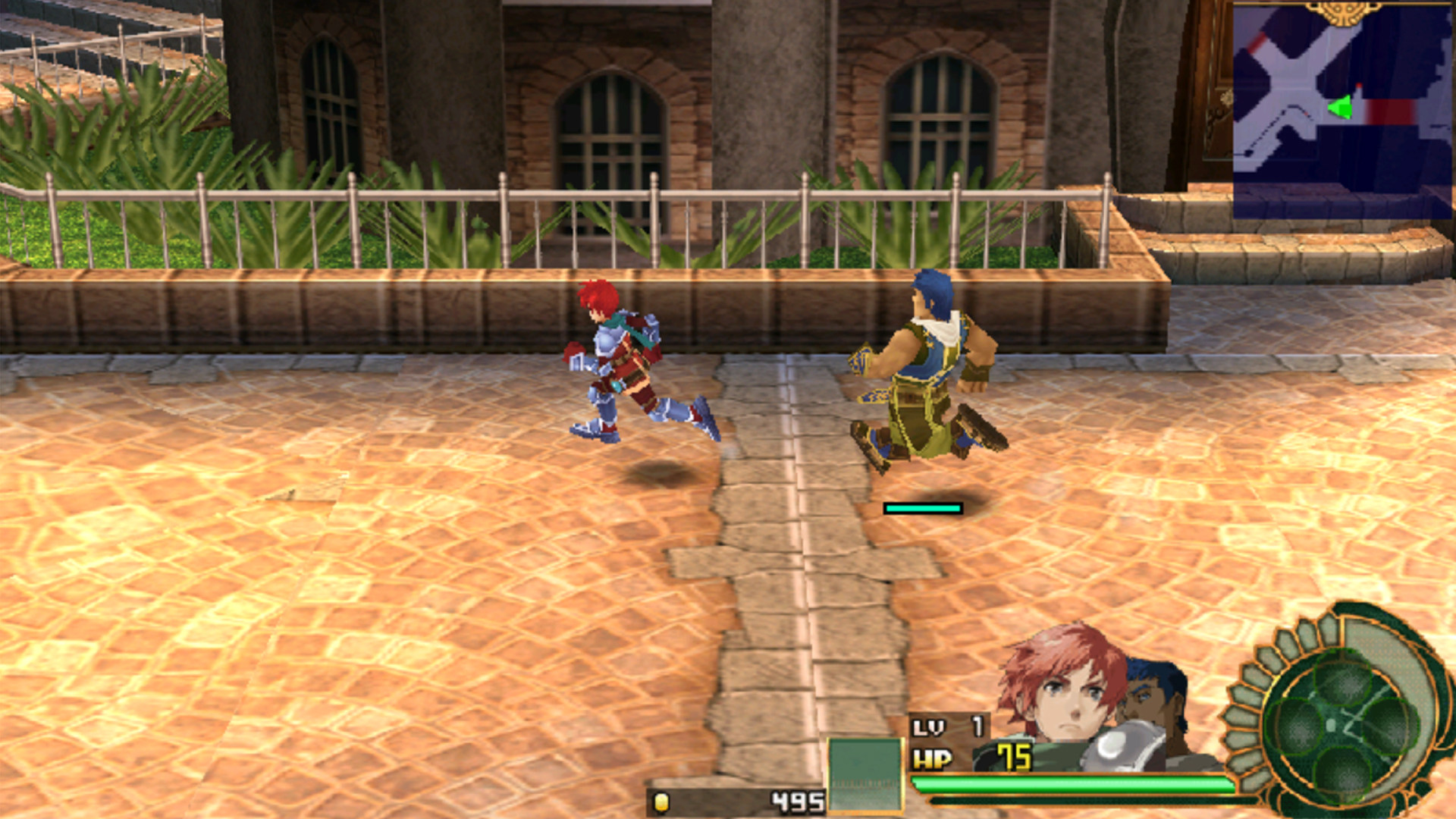Click the square green item slot

(x=864, y=774)
